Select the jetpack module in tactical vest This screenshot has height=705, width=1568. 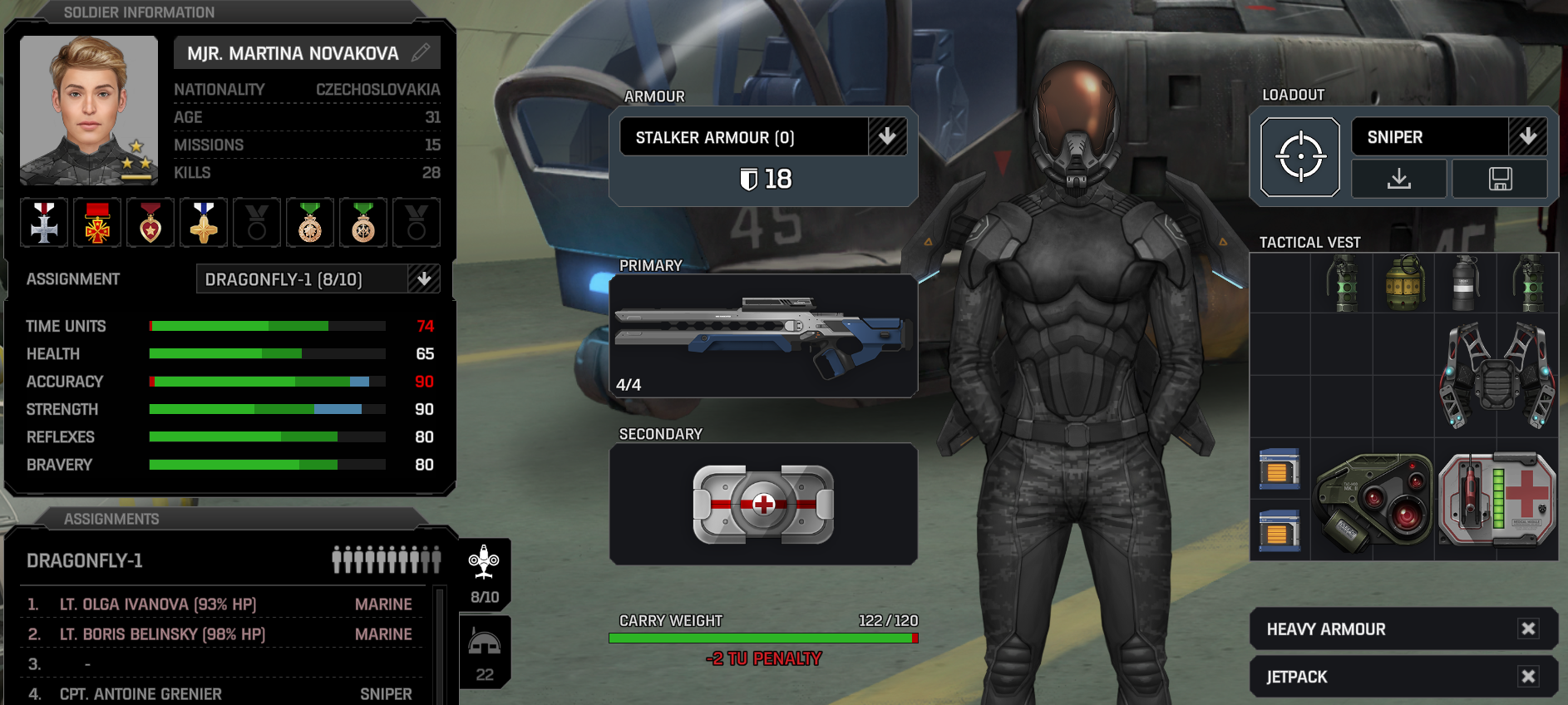1497,376
